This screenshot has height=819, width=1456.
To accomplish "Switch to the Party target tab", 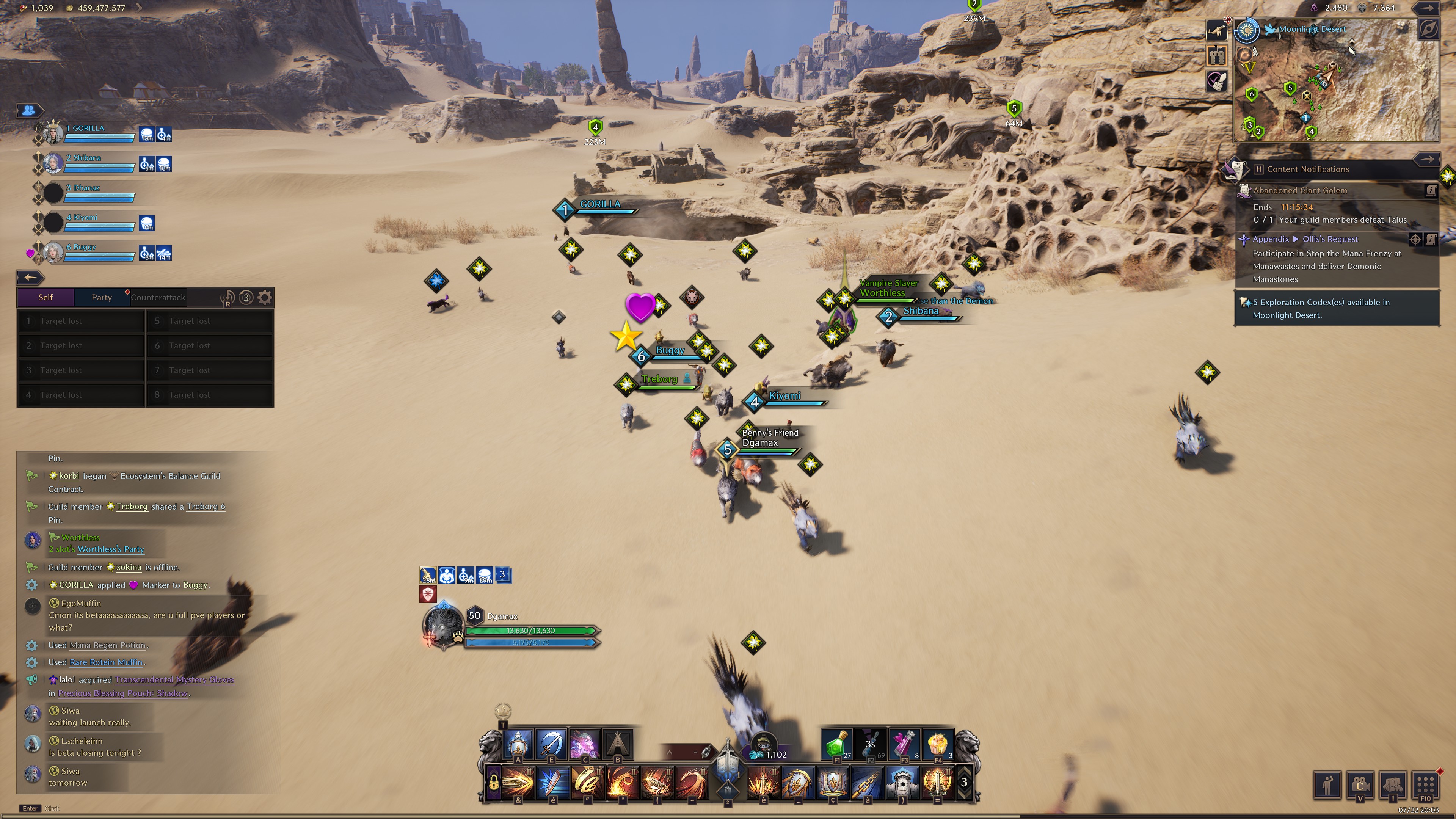I will [x=102, y=297].
